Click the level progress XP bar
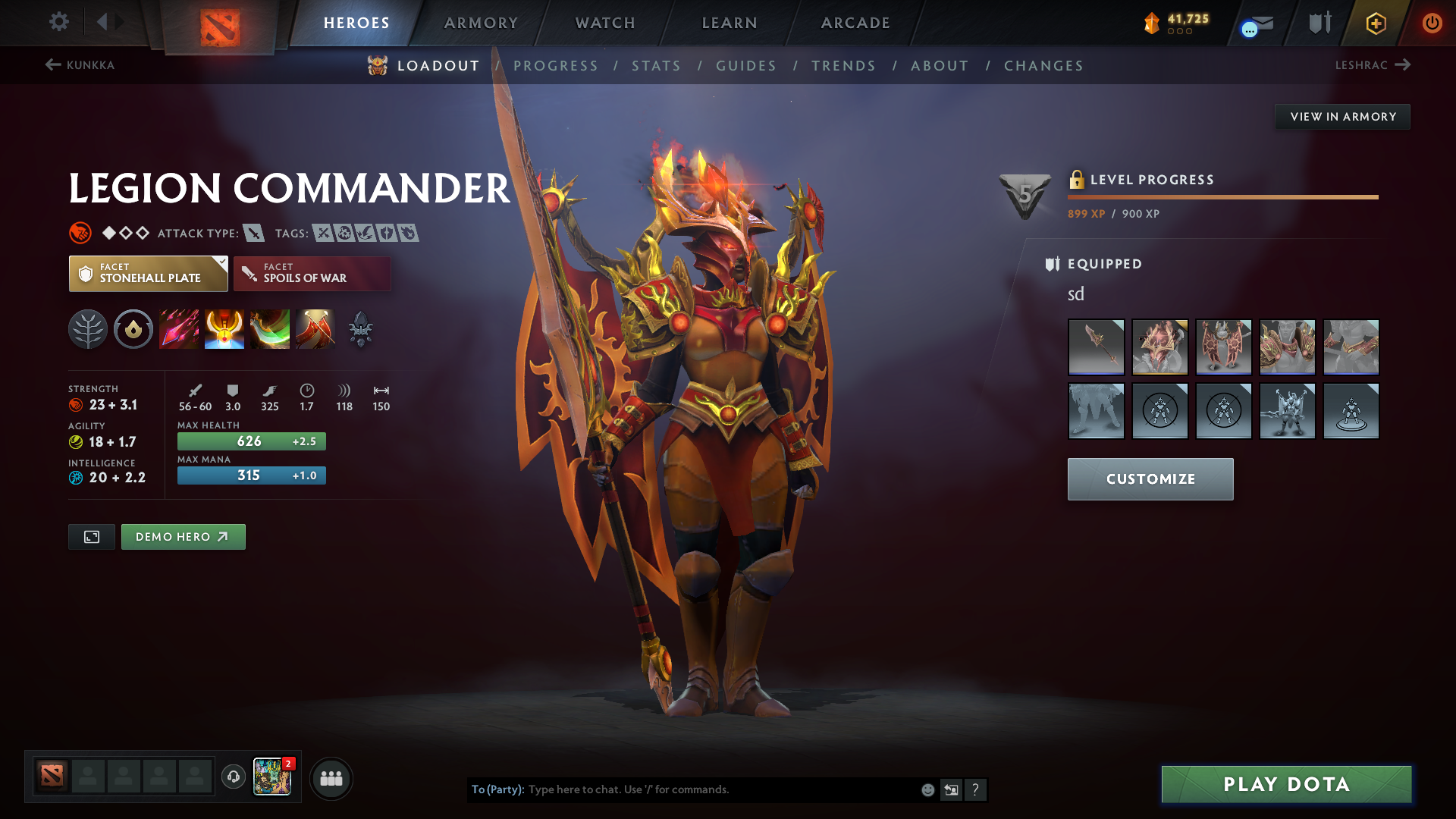Screen dimensions: 1456x819 click(x=1222, y=196)
